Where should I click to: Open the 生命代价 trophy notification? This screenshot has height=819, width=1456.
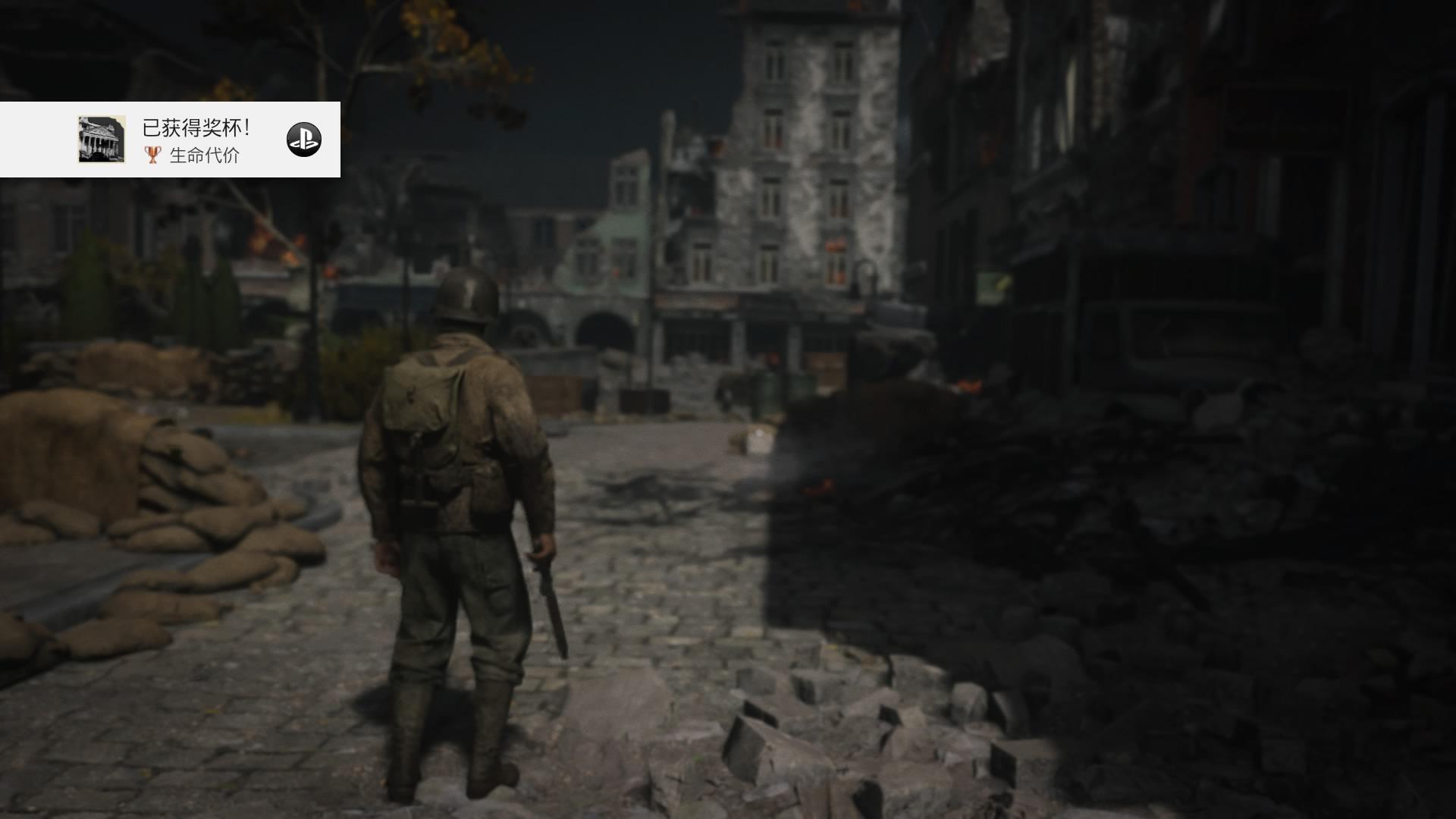click(197, 140)
